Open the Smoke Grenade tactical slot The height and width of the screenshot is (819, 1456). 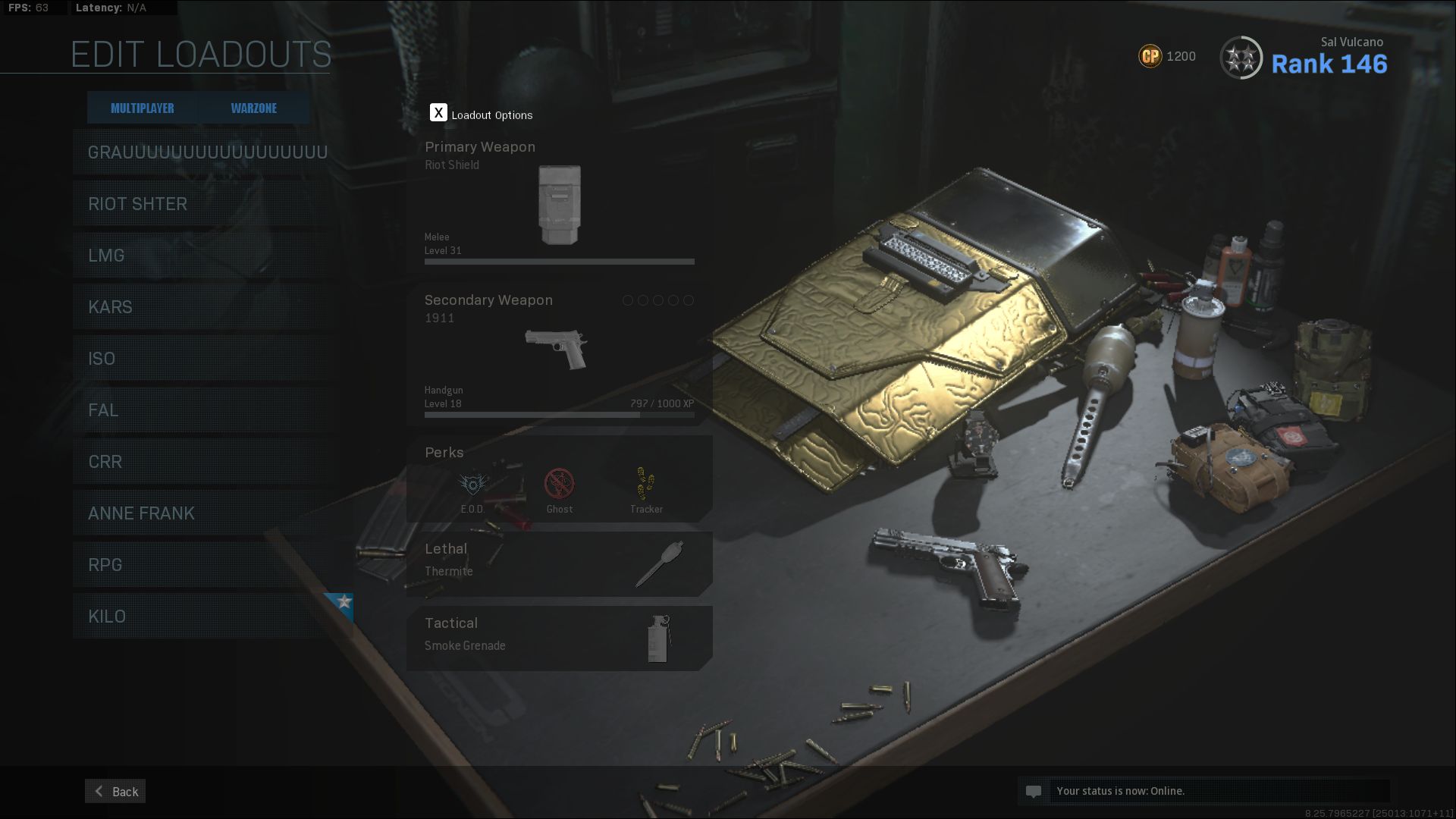tap(559, 638)
